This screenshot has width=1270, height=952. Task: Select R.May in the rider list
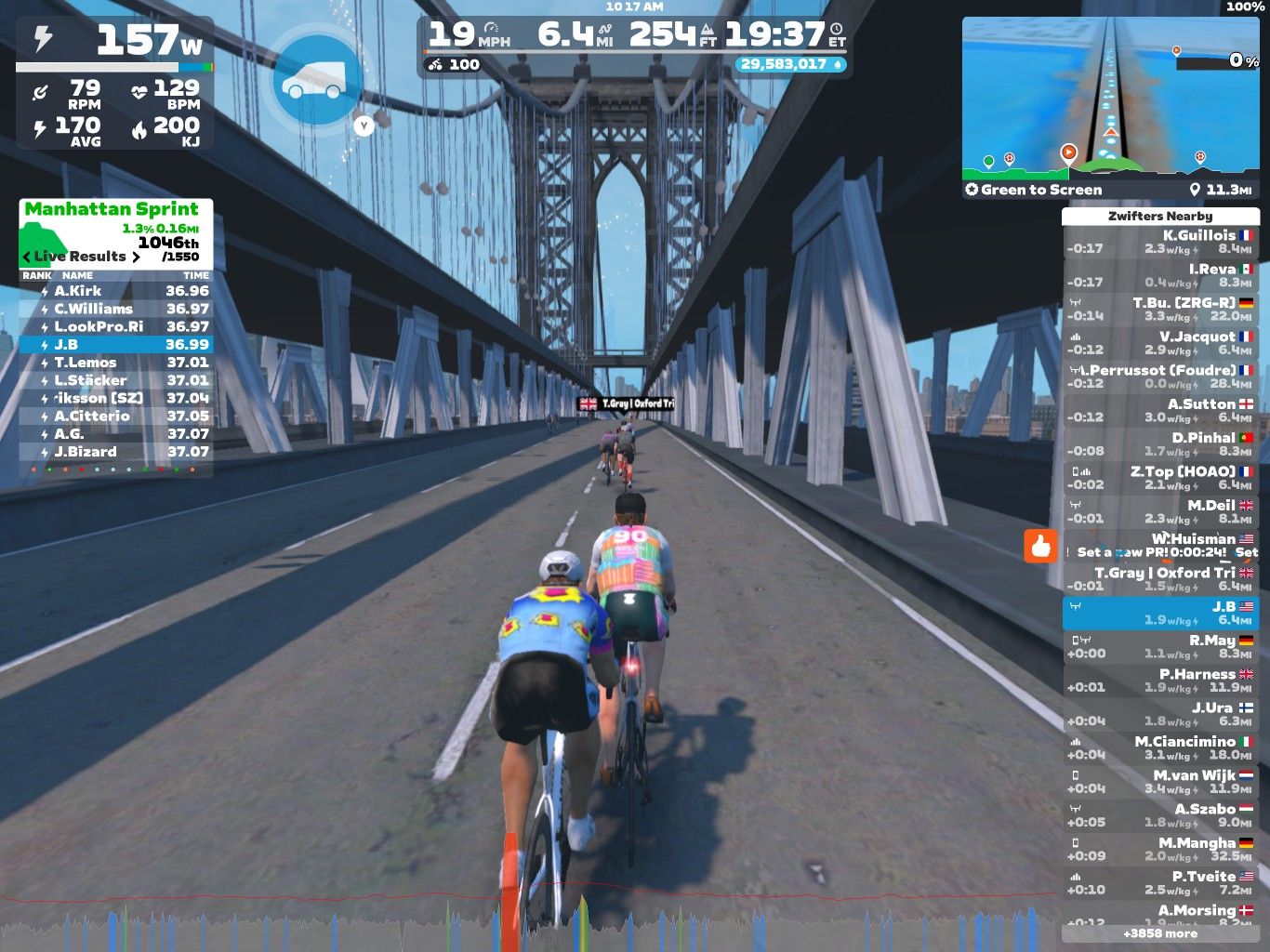click(1160, 647)
